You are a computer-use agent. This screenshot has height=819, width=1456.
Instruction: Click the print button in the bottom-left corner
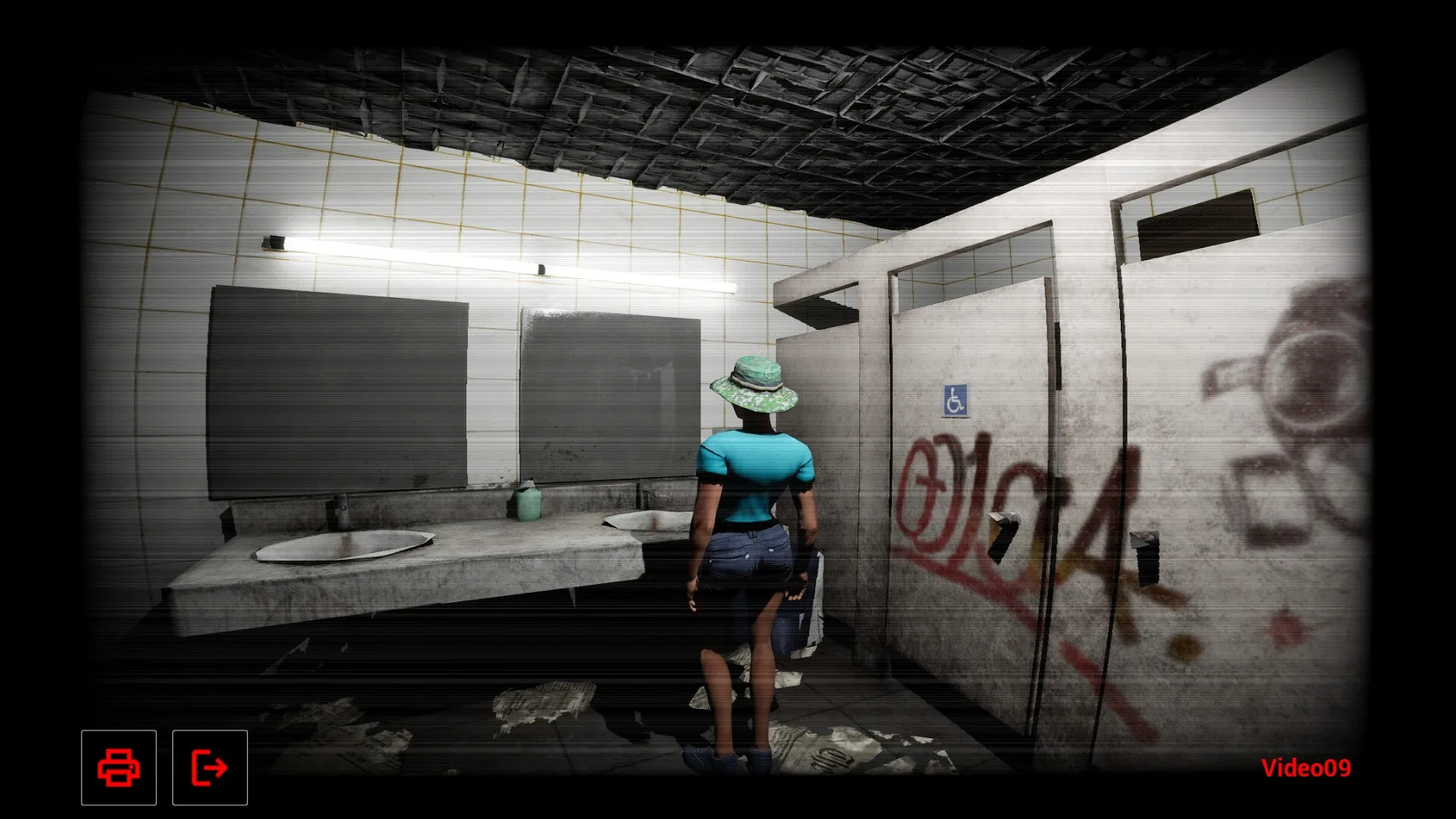[118, 767]
